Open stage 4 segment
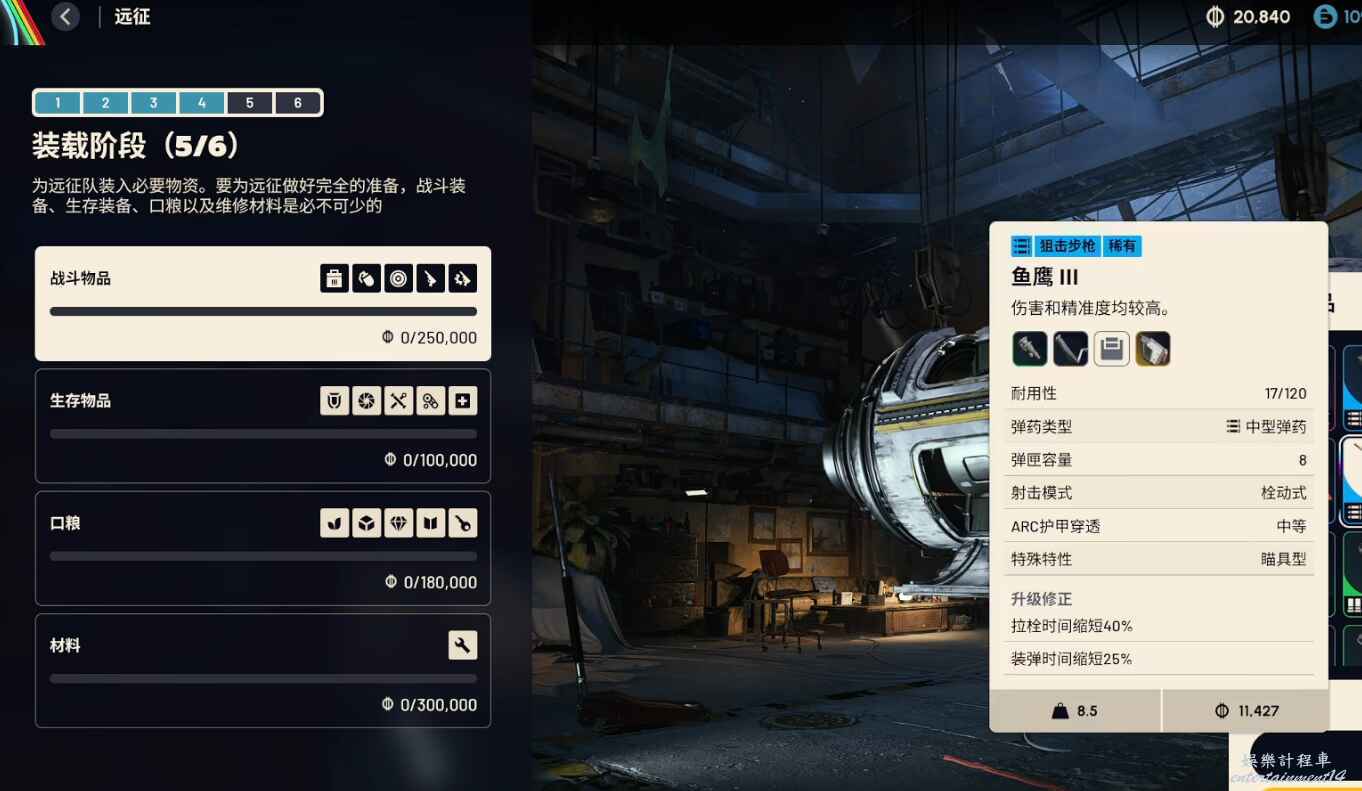Viewport: 1362px width, 791px height. click(201, 103)
